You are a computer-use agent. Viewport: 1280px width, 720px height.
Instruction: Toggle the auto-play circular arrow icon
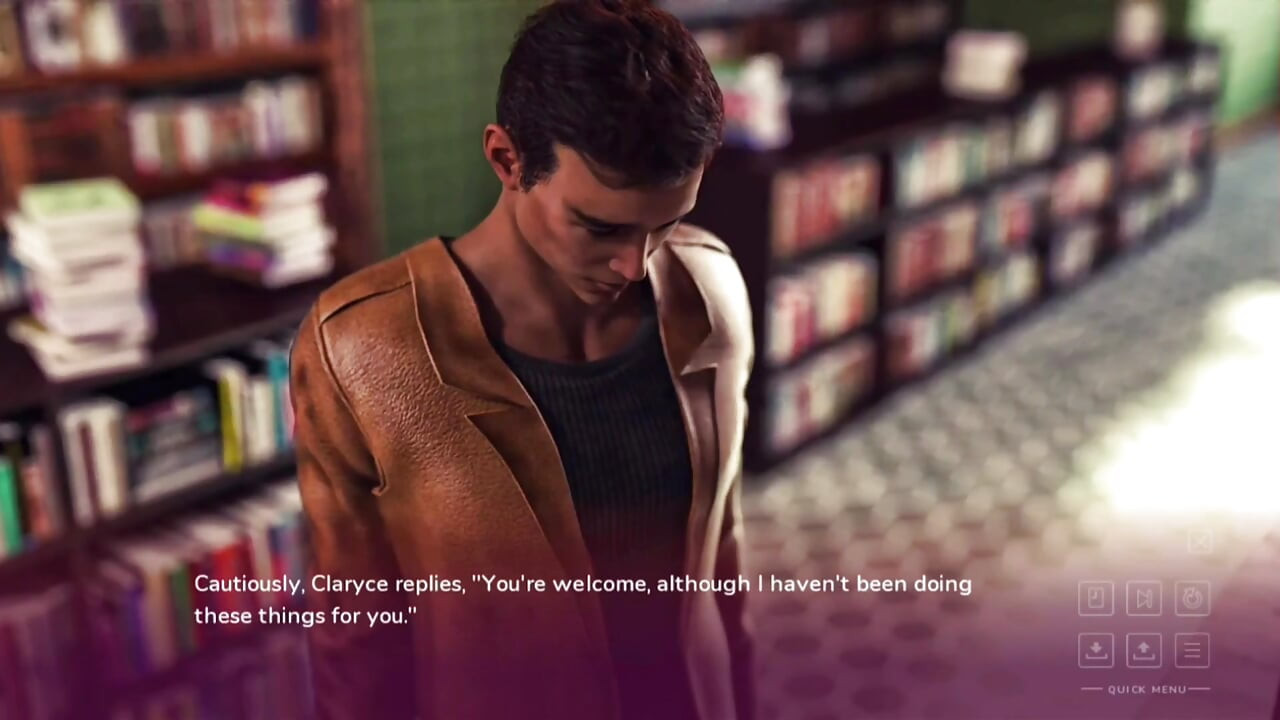(1192, 598)
